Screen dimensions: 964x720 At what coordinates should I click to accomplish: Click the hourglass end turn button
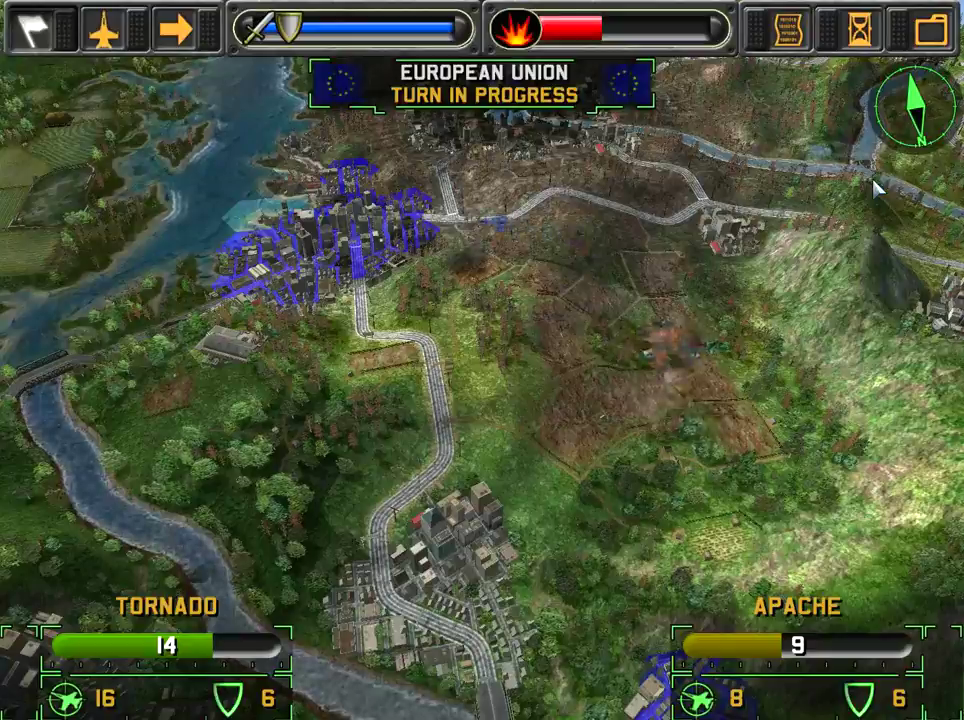point(859,30)
